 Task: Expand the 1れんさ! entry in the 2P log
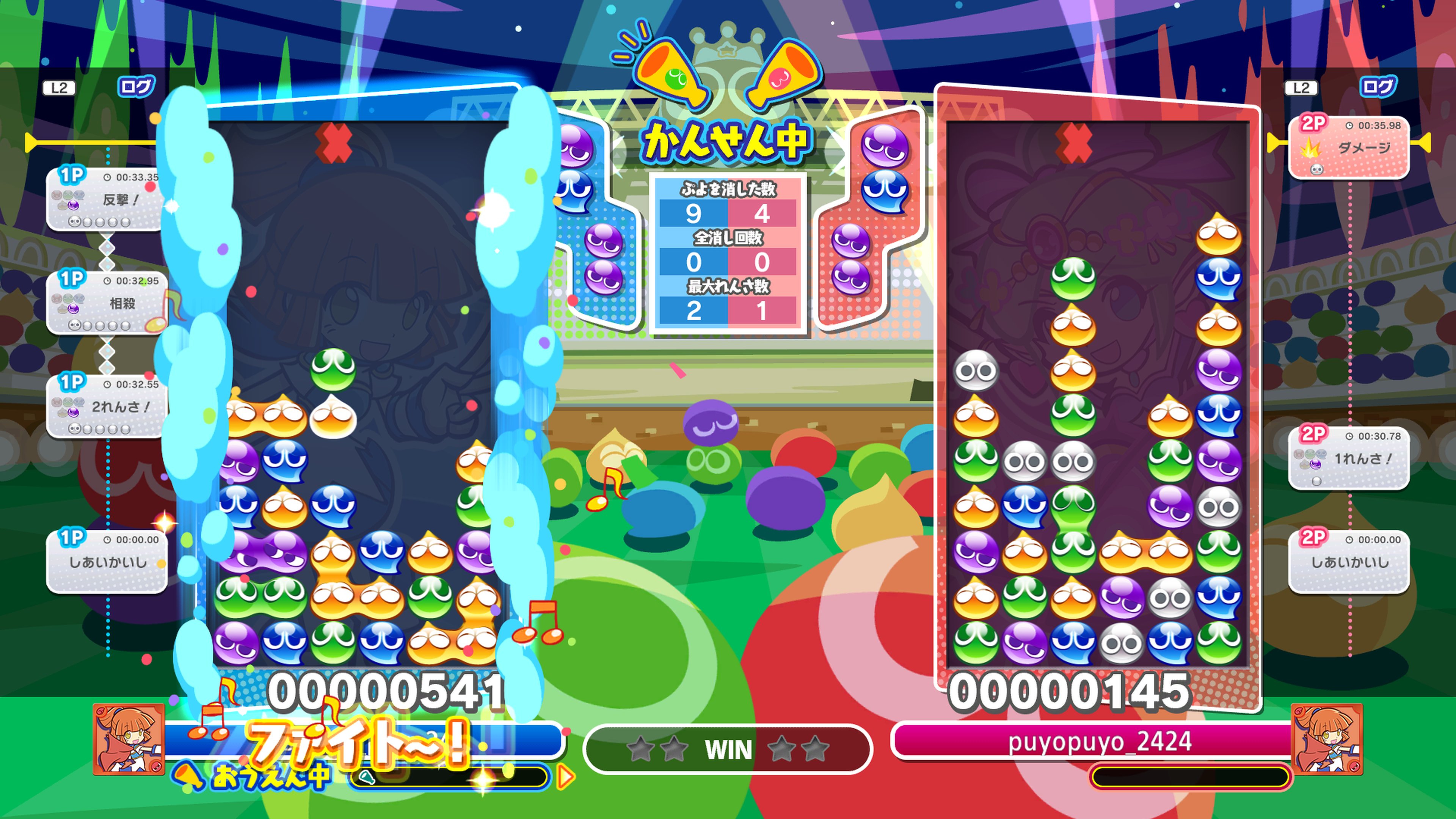[x=1351, y=458]
